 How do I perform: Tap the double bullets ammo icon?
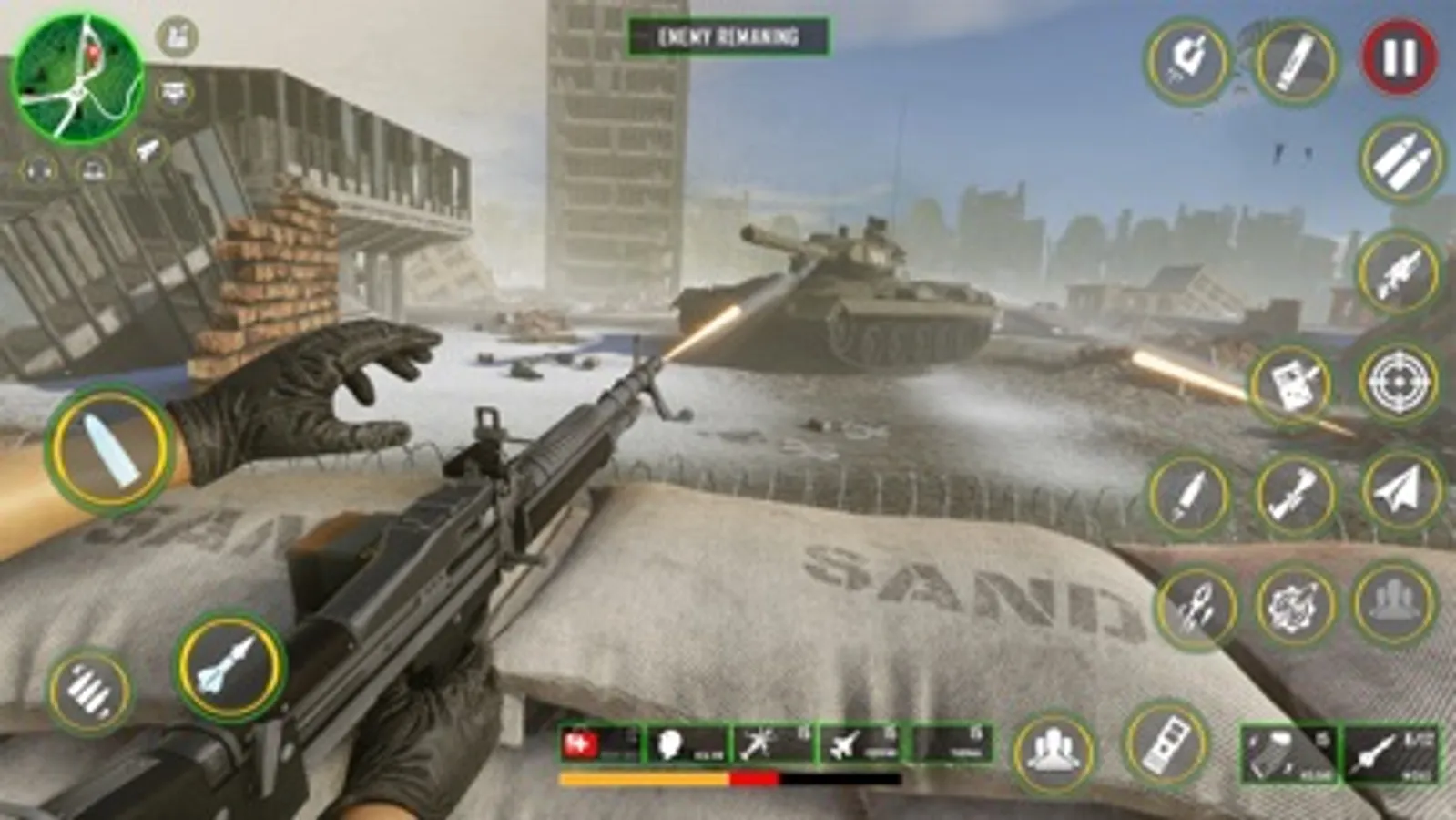pos(1398,161)
